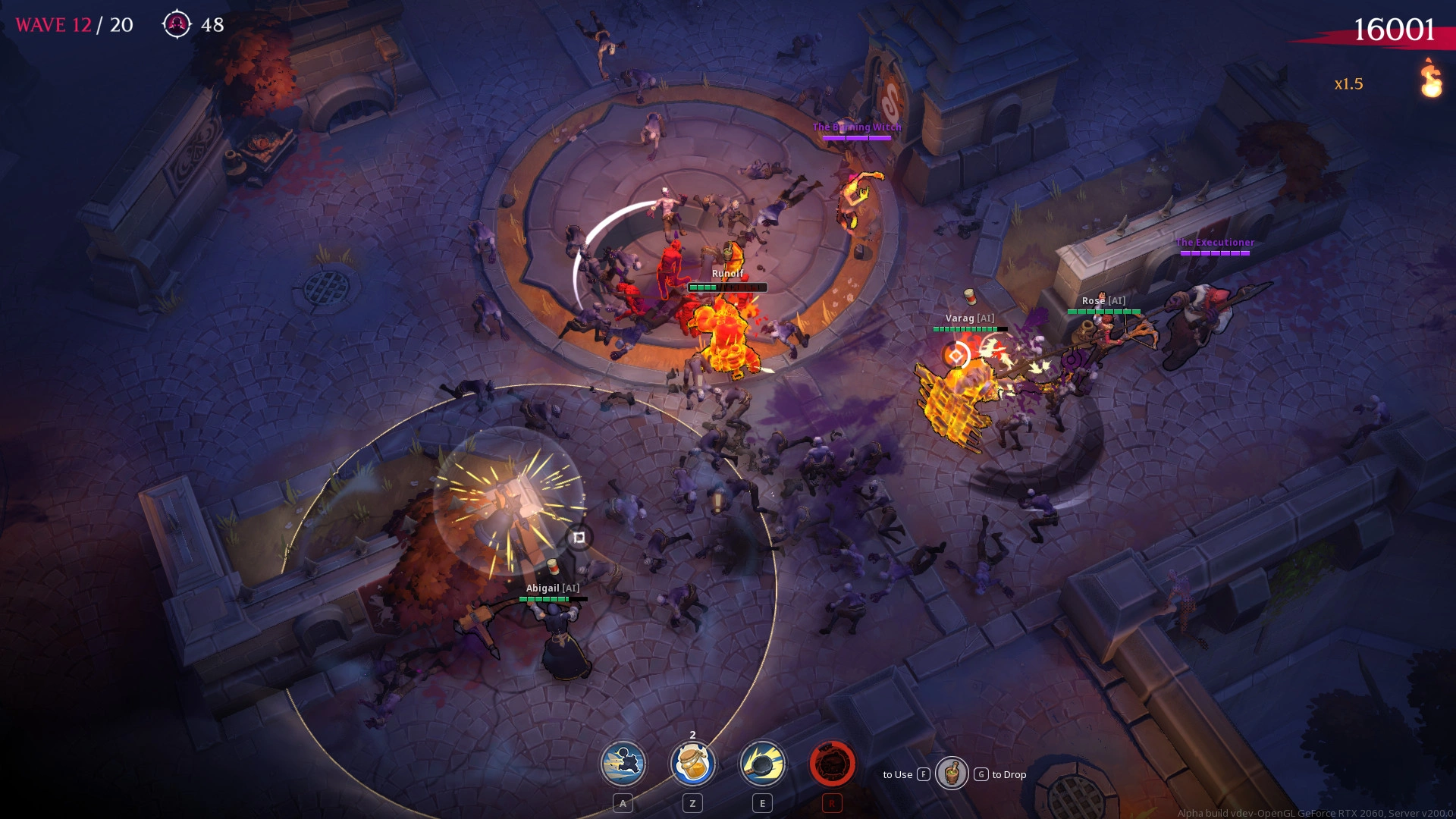
Task: Click the mortar and pestle item slot
Action: click(x=952, y=773)
